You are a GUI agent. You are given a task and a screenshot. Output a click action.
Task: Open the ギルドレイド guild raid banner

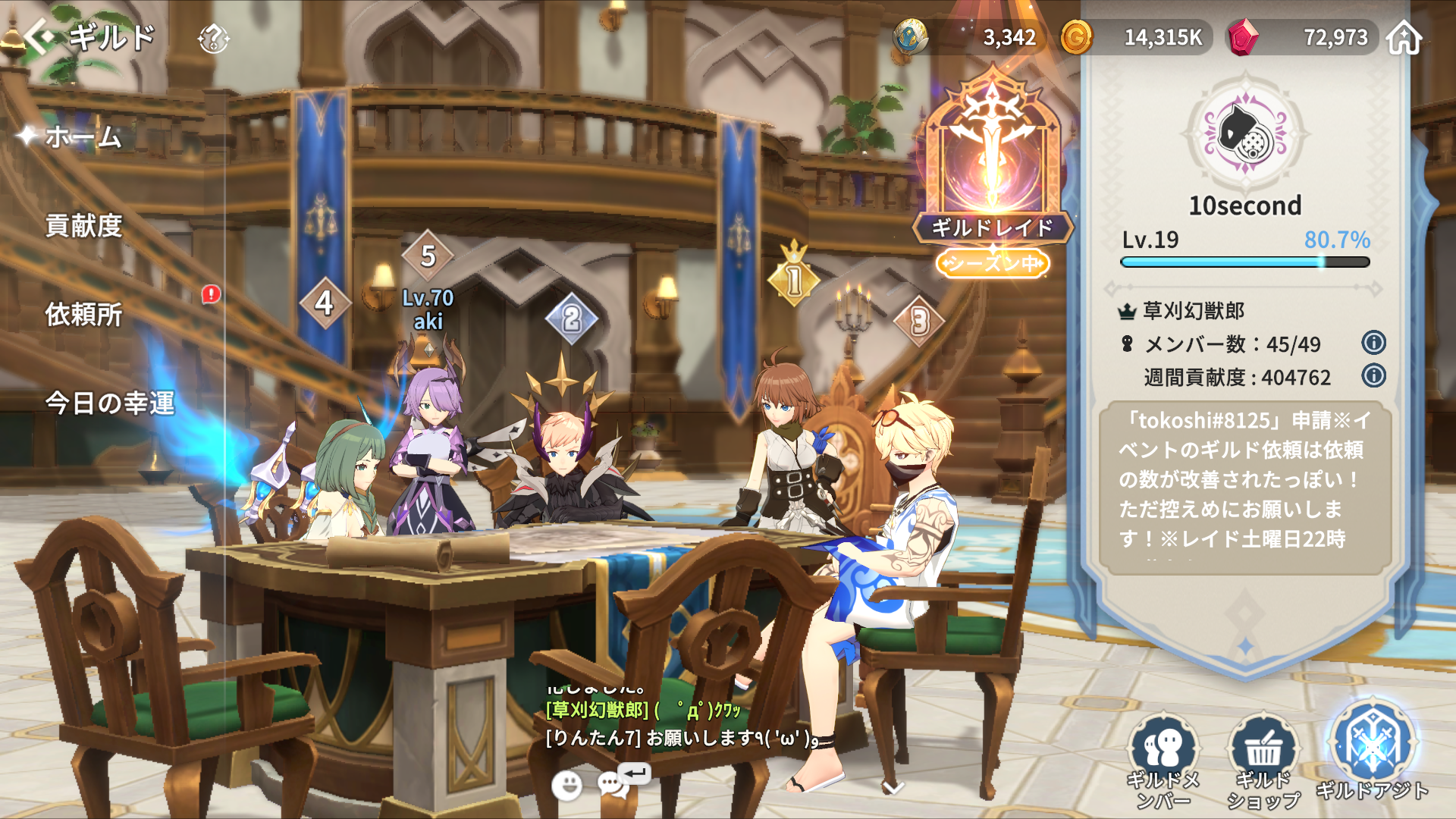tap(992, 167)
